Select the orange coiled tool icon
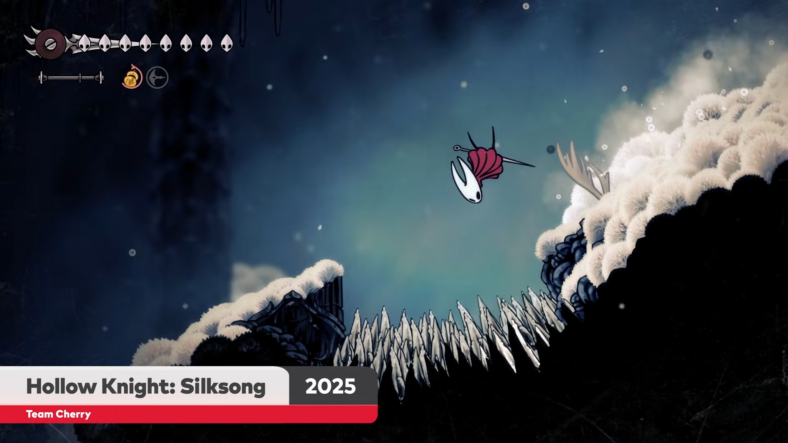 click(131, 77)
